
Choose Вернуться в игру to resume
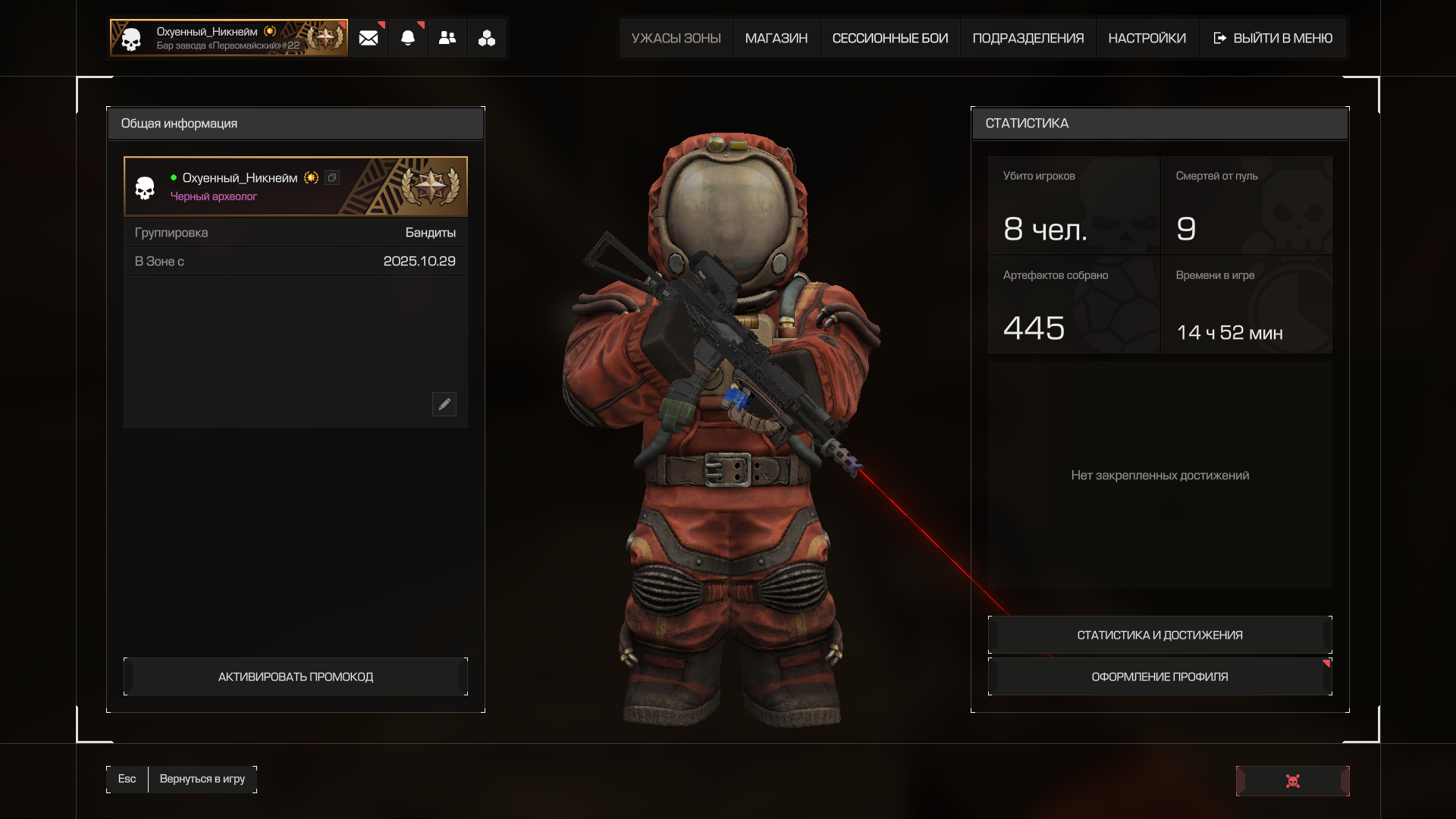pos(202,779)
